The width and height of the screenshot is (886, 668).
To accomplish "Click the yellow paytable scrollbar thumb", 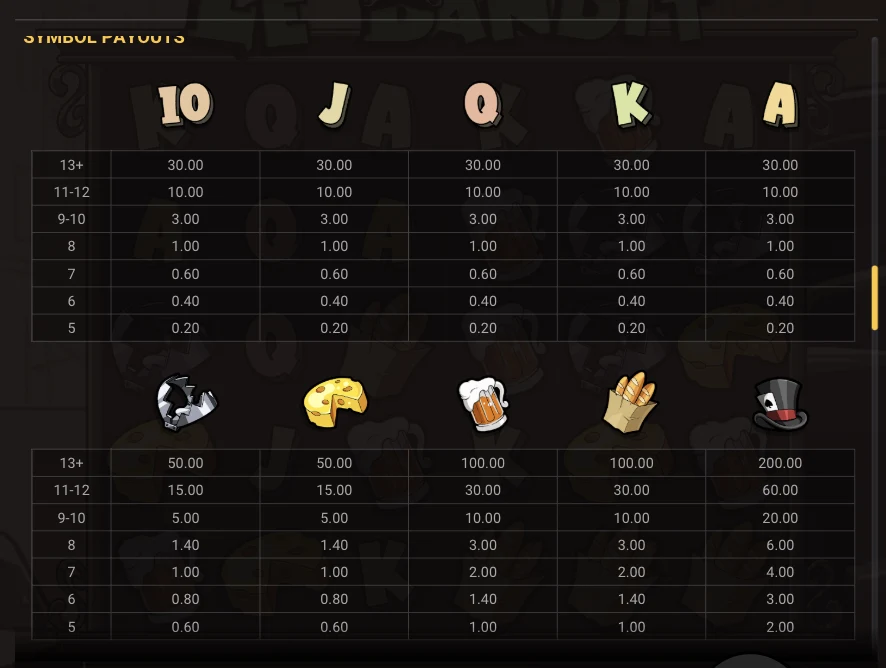I will [875, 297].
